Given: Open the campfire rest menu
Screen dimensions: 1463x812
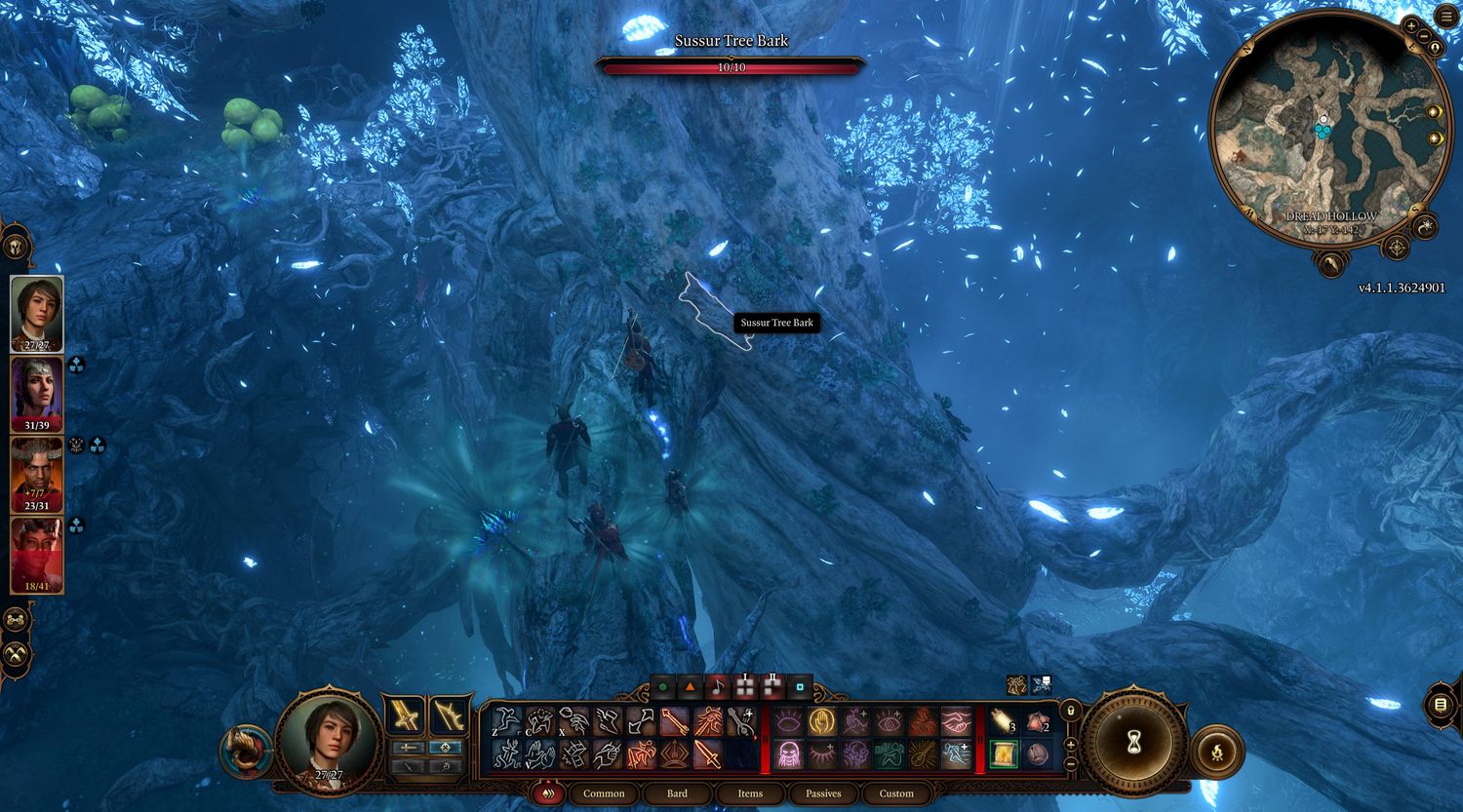Looking at the screenshot, I should [1216, 752].
